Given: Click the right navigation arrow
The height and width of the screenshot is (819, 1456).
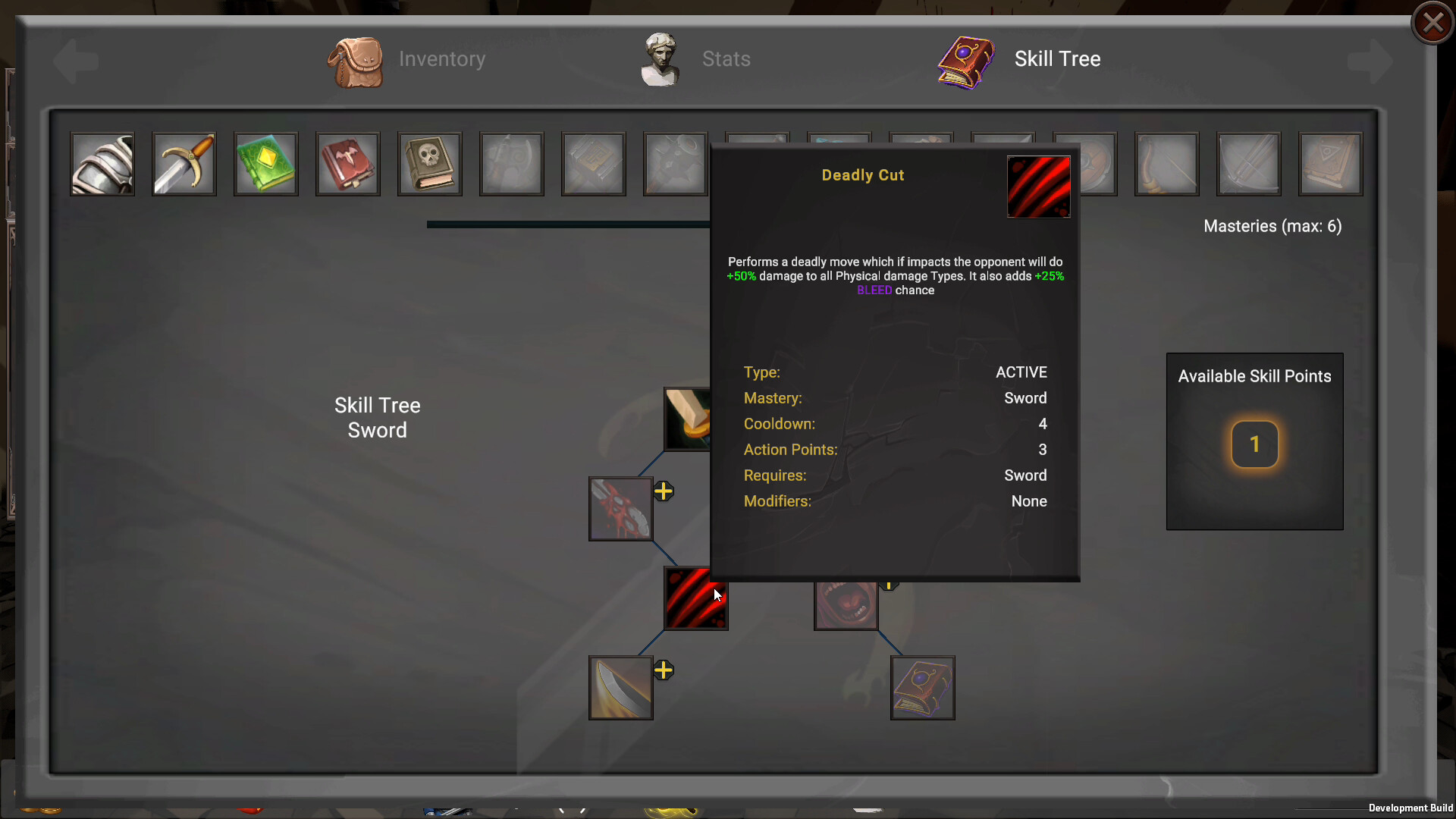Looking at the screenshot, I should click(1370, 61).
